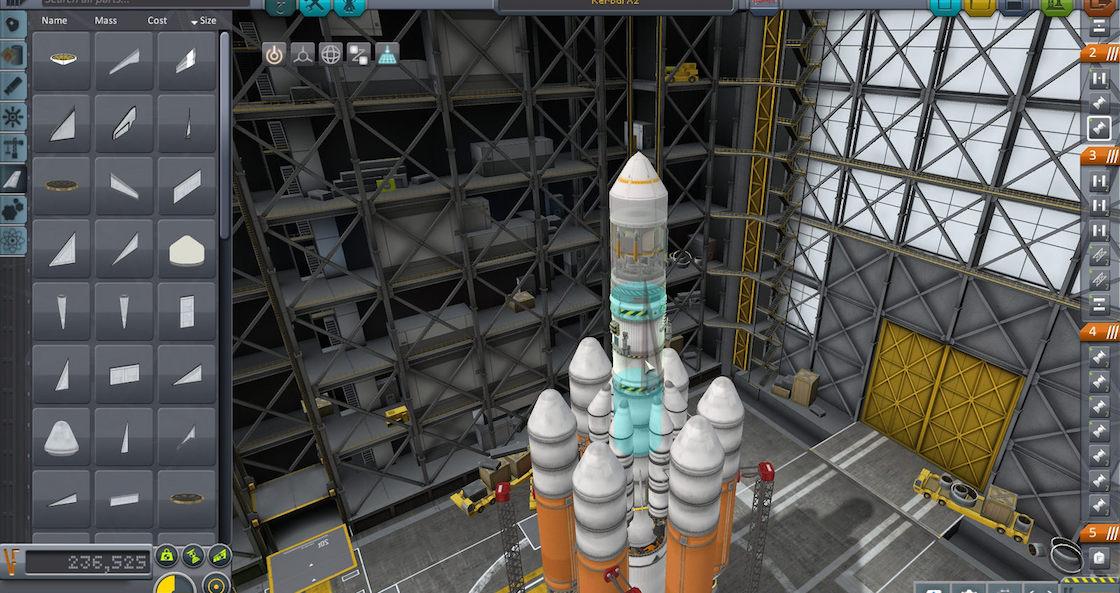1120x593 pixels.
Task: Toggle the three-pronged symmetry marker button
Action: [x=302, y=54]
